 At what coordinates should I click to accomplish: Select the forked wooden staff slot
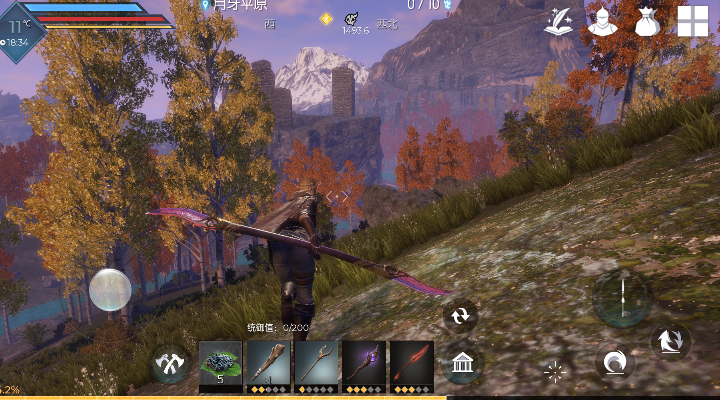[x=316, y=364]
